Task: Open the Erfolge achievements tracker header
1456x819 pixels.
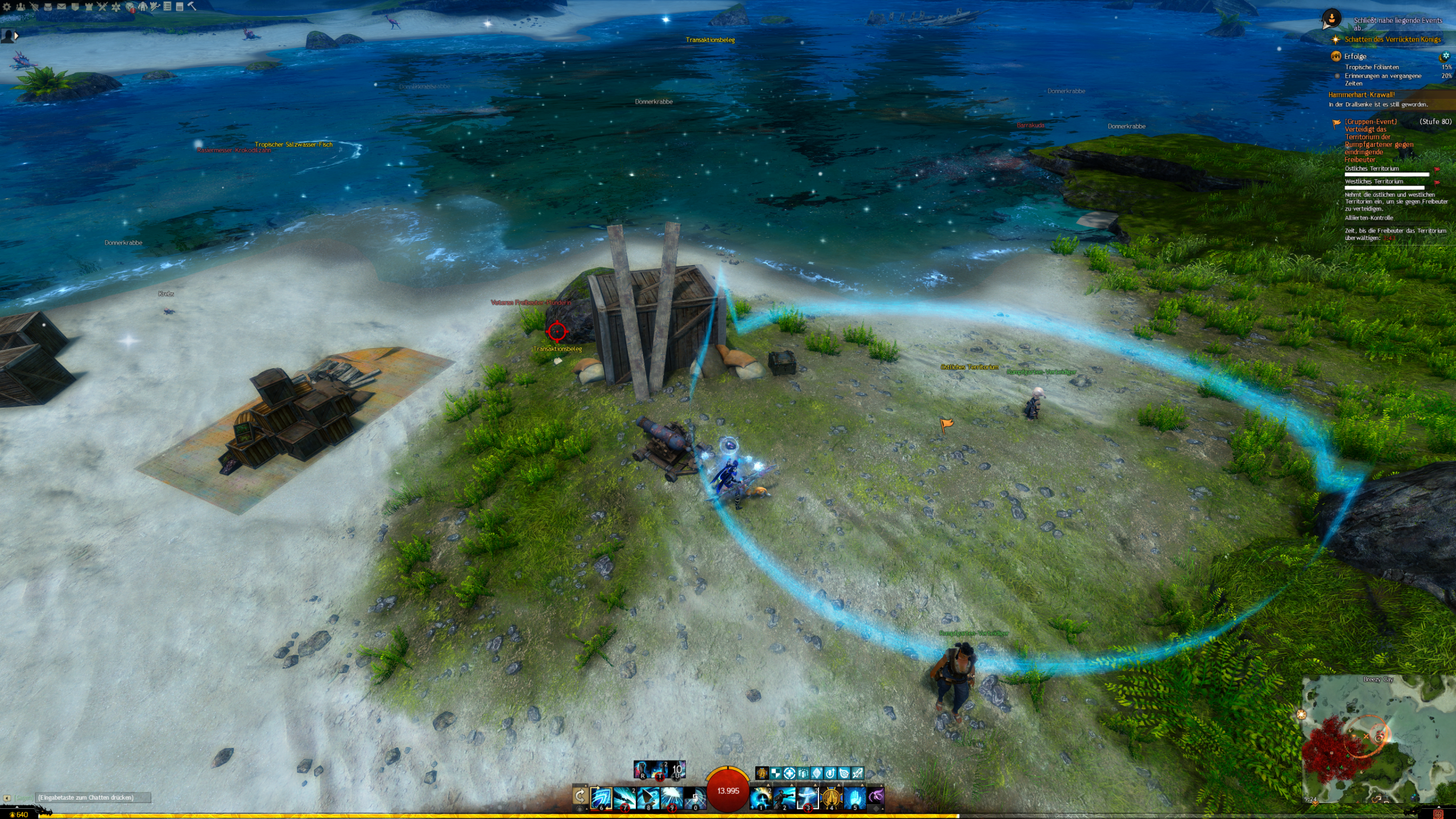Action: pyautogui.click(x=1355, y=56)
